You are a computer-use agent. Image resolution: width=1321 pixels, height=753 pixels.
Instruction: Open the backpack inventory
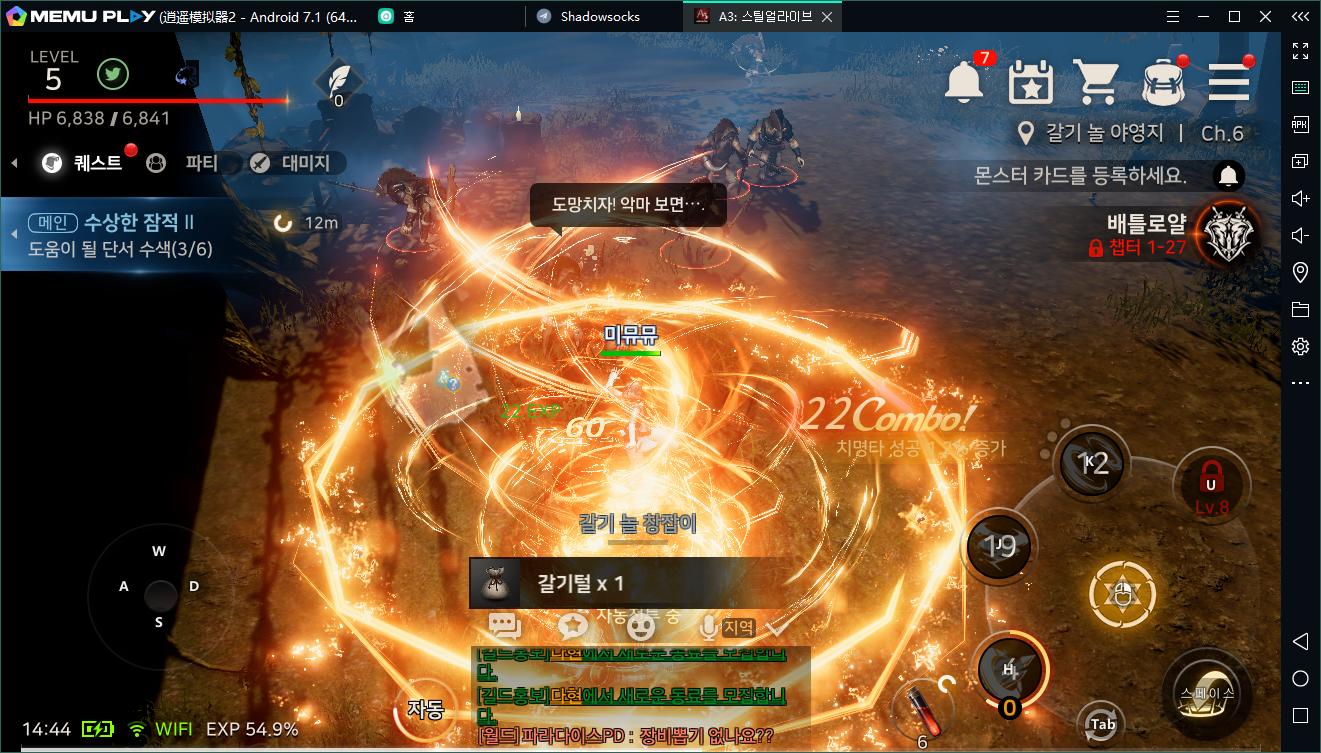(1163, 82)
